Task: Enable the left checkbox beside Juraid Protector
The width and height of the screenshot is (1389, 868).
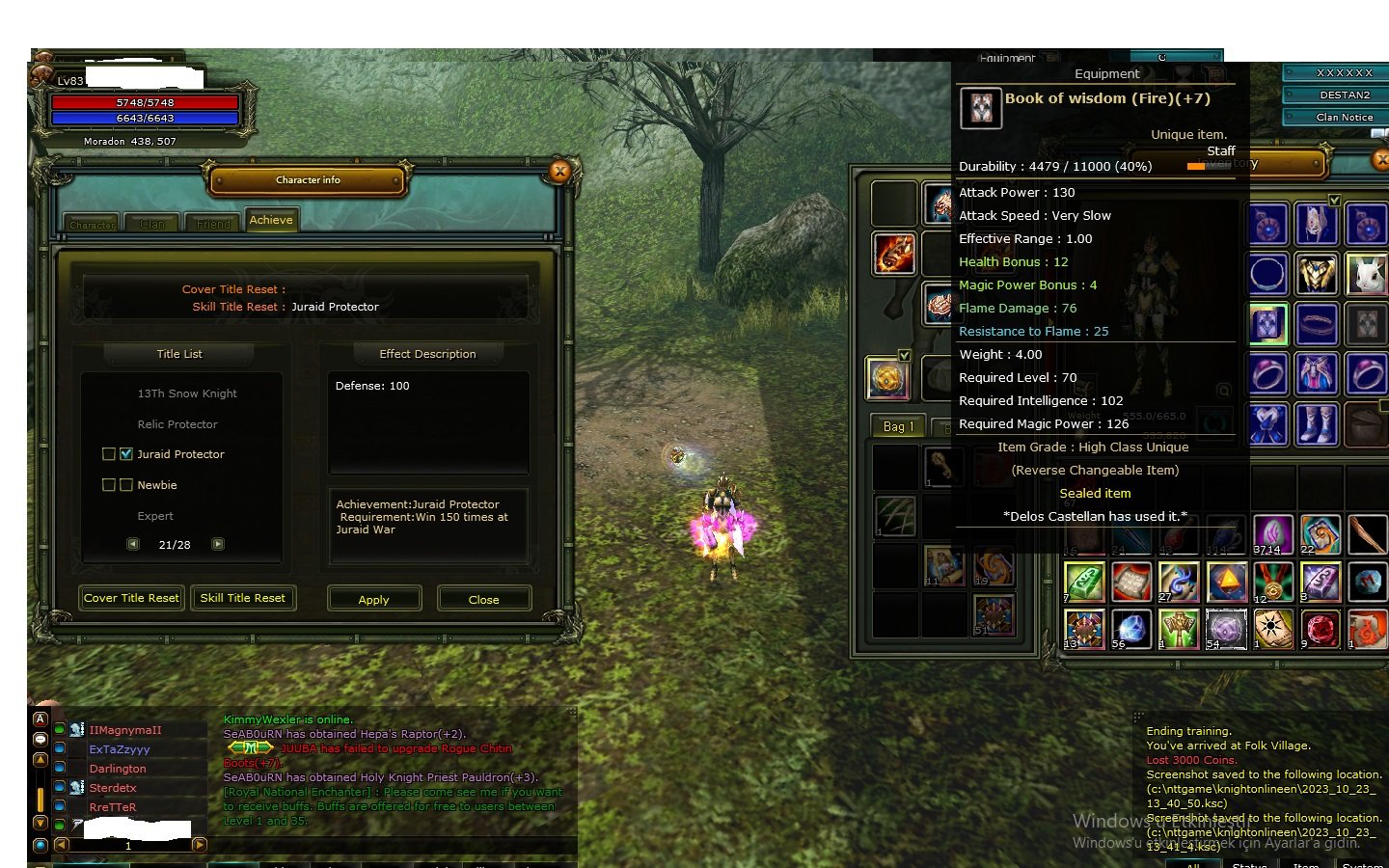Action: pyautogui.click(x=108, y=453)
